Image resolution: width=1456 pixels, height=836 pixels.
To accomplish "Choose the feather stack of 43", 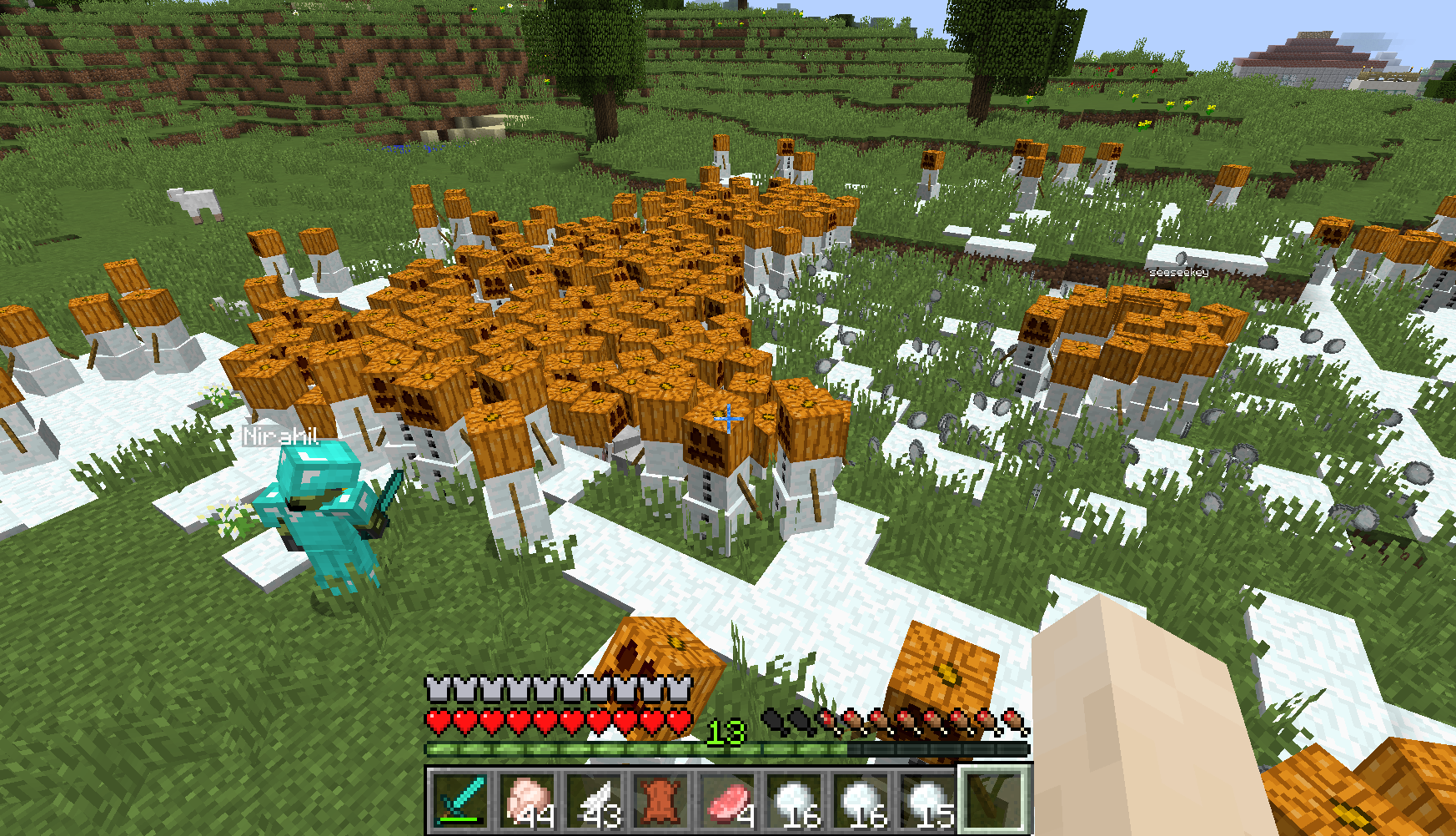I will pyautogui.click(x=595, y=799).
